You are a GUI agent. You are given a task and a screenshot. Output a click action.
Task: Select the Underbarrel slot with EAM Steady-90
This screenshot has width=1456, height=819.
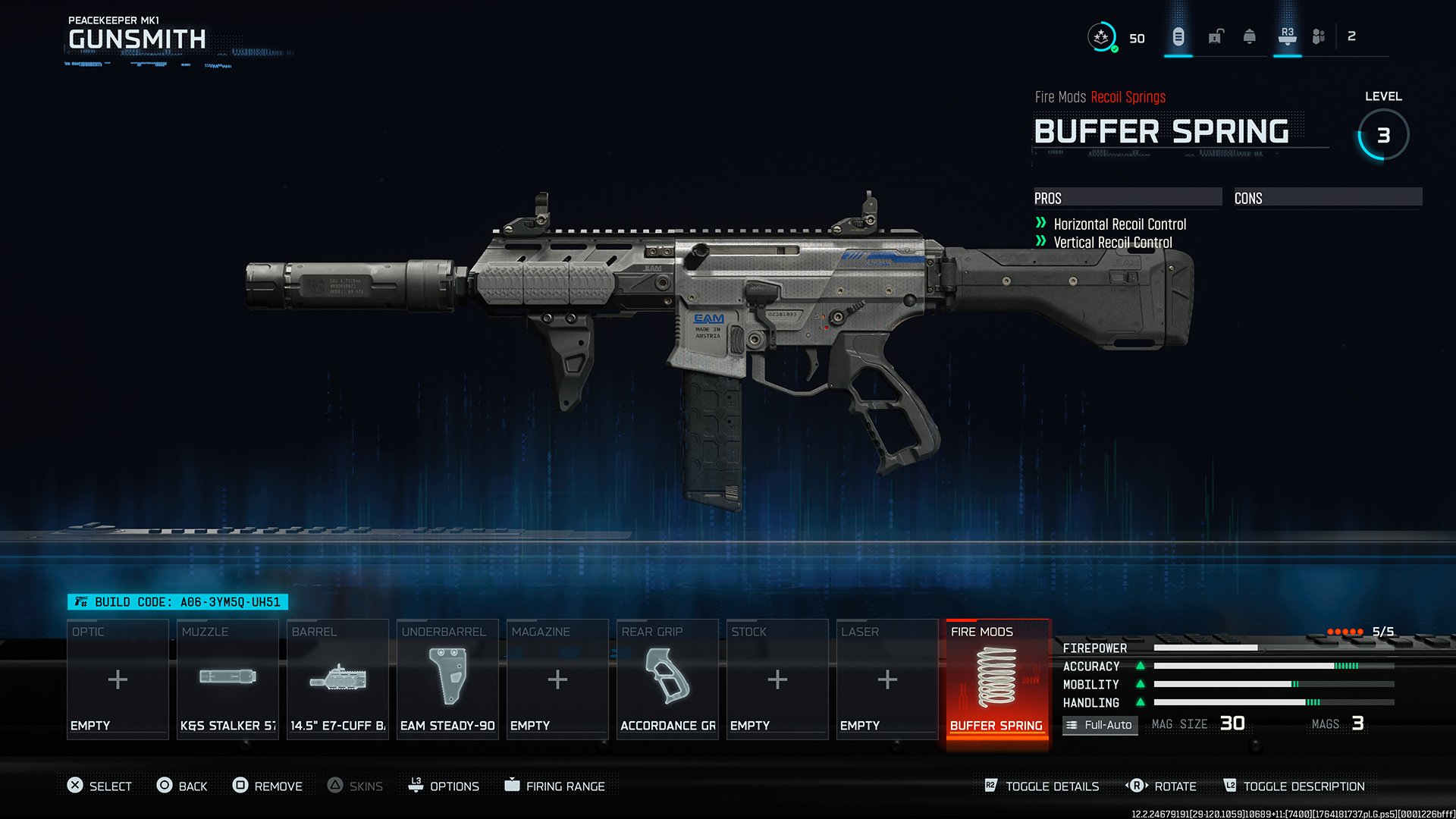click(447, 679)
